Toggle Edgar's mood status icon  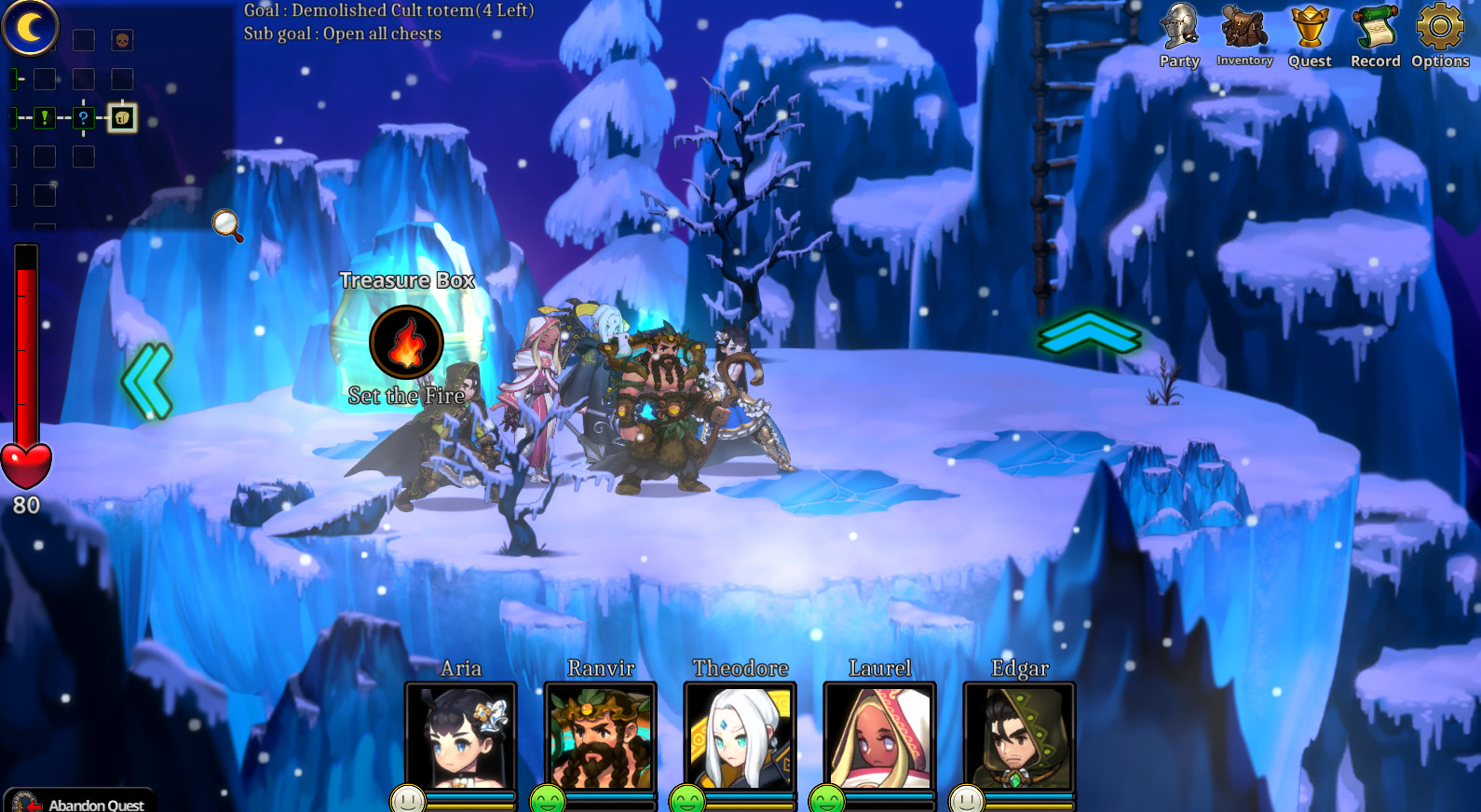(967, 798)
